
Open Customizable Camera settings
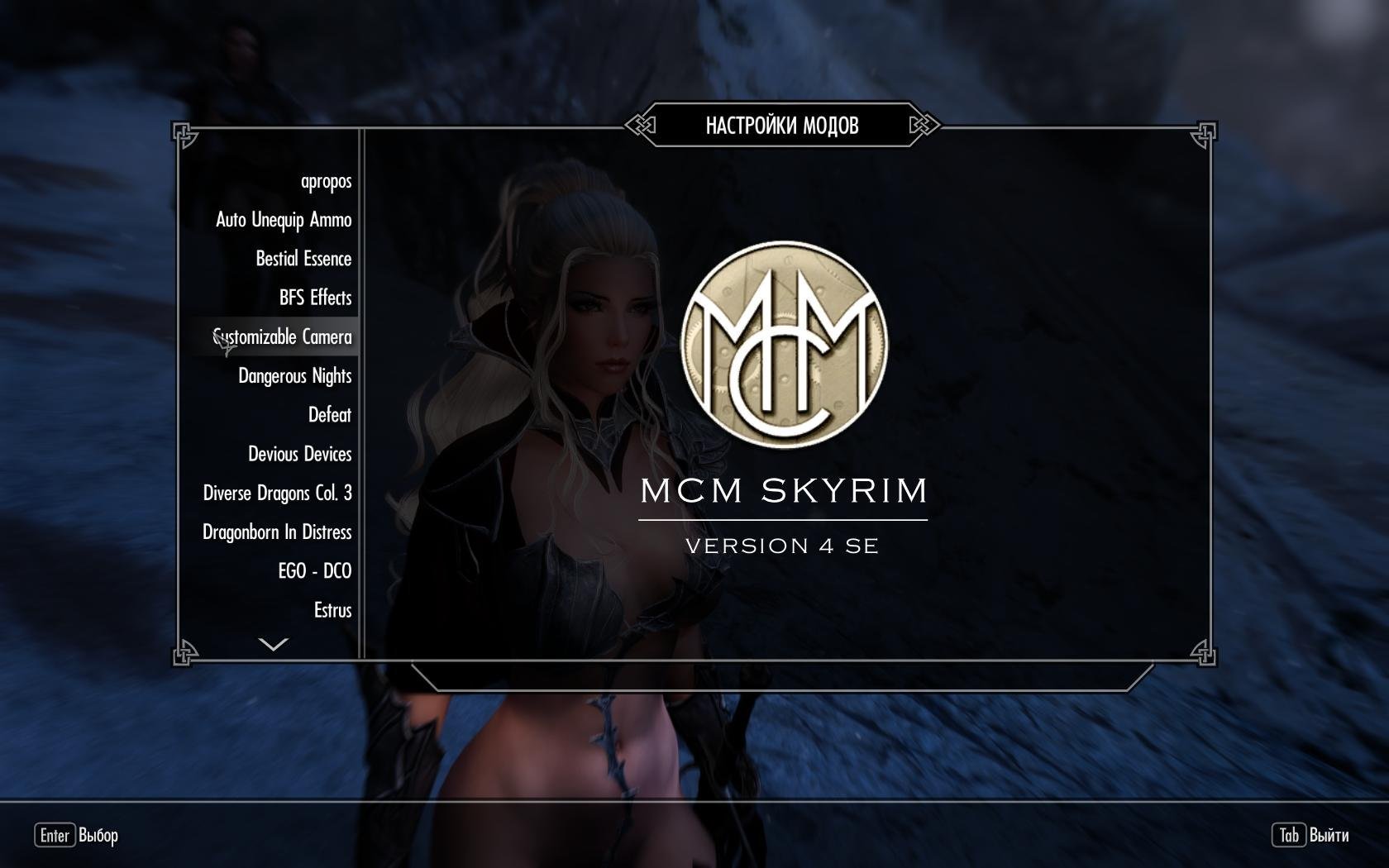point(283,337)
